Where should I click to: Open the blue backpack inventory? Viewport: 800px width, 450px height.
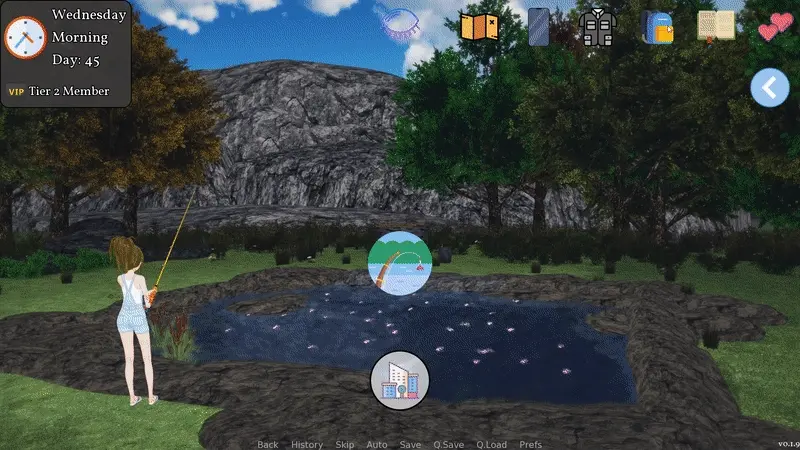click(657, 27)
